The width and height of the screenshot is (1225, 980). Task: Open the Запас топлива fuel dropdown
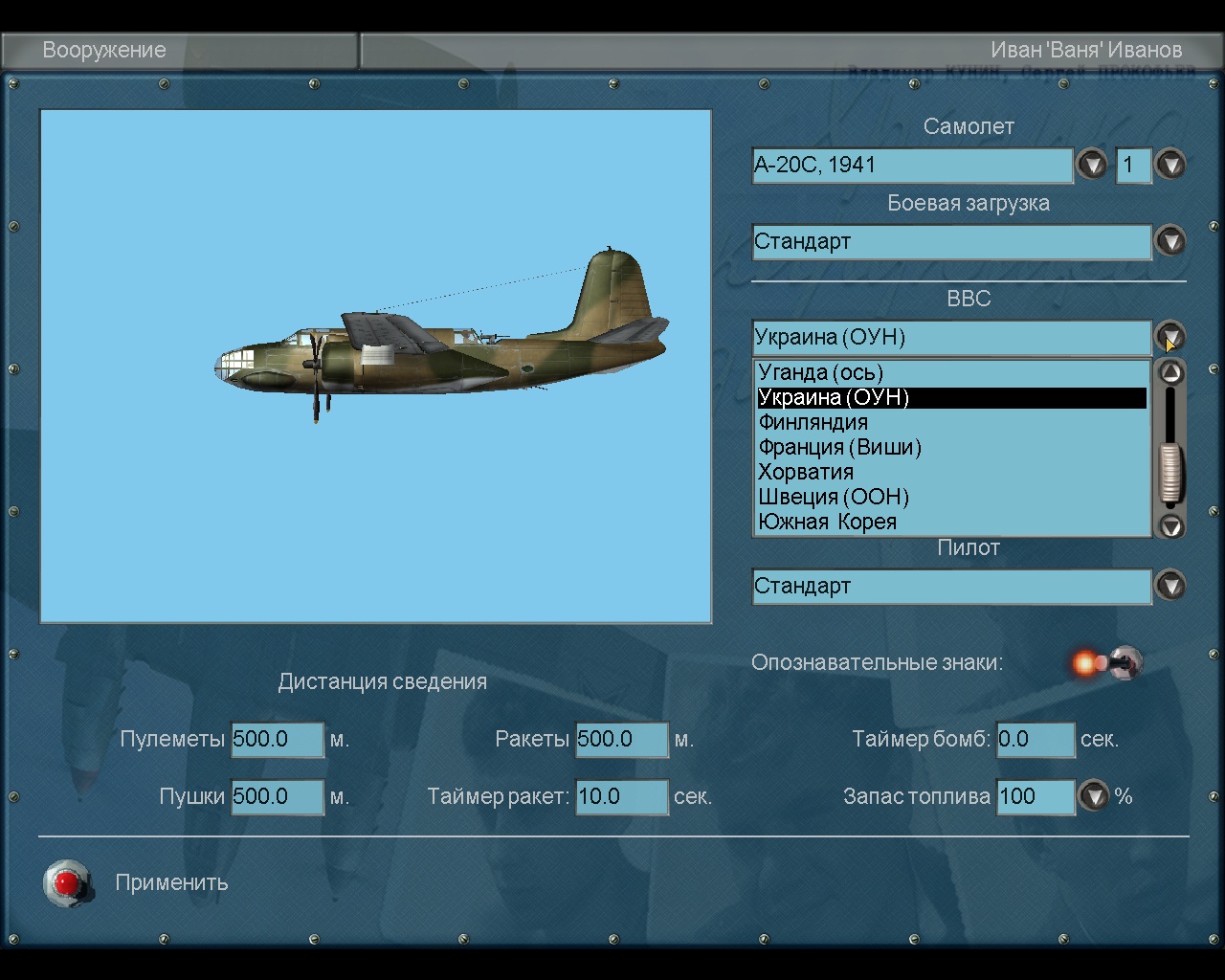(x=1094, y=796)
